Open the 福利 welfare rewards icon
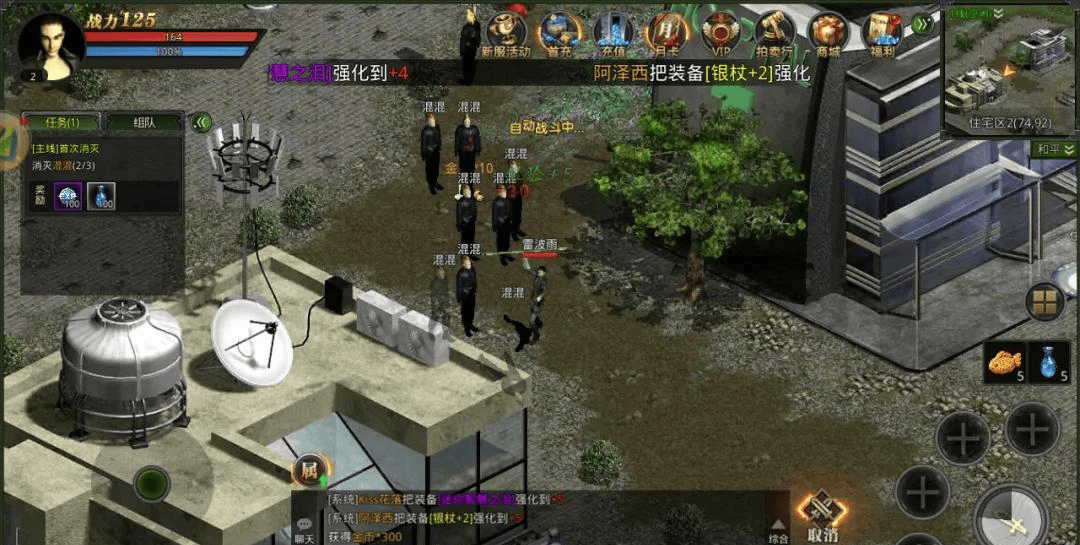The image size is (1080, 545). pyautogui.click(x=881, y=32)
